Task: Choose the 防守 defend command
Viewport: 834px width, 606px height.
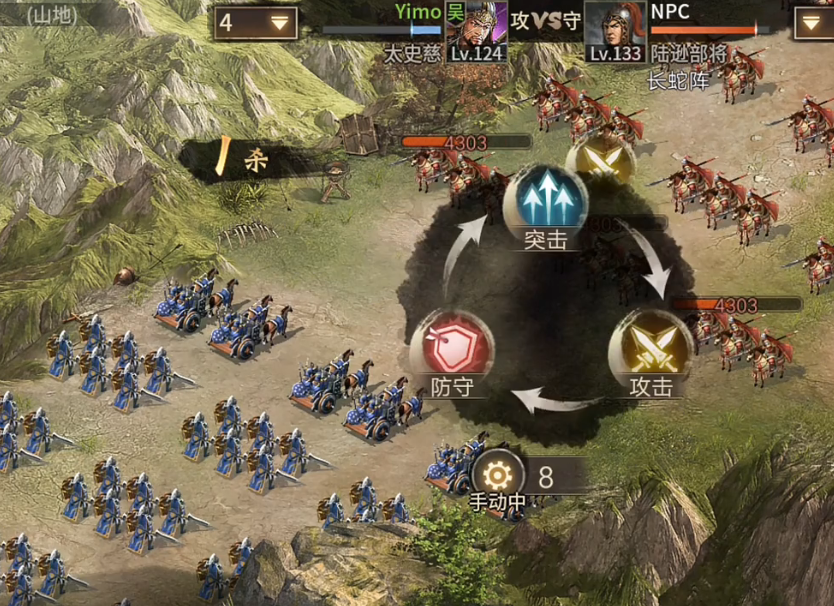Action: [x=451, y=348]
